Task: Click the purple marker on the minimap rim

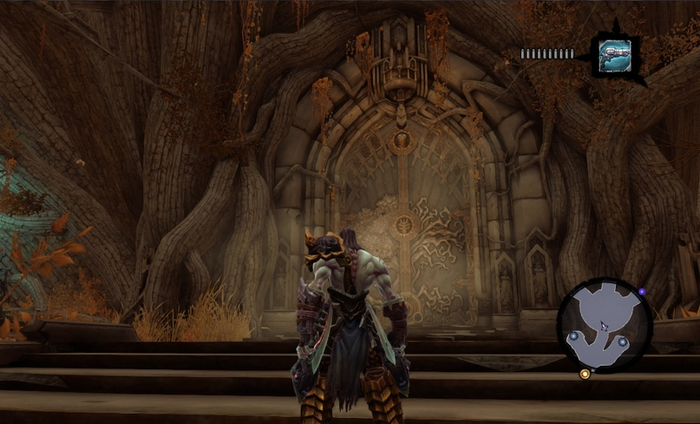Action: click(642, 292)
